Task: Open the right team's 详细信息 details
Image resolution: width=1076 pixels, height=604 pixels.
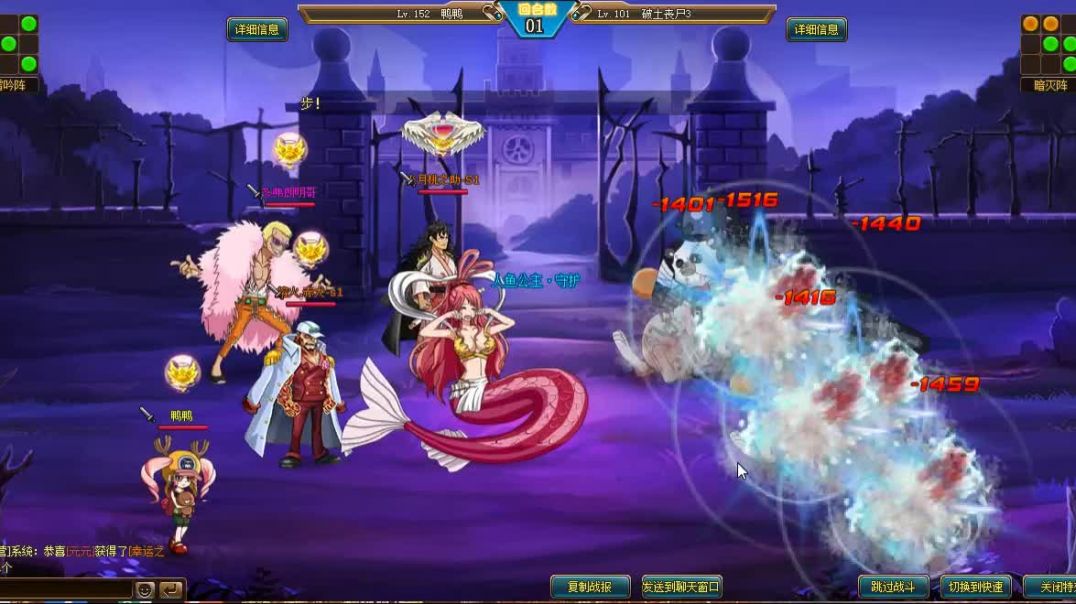Action: (816, 30)
